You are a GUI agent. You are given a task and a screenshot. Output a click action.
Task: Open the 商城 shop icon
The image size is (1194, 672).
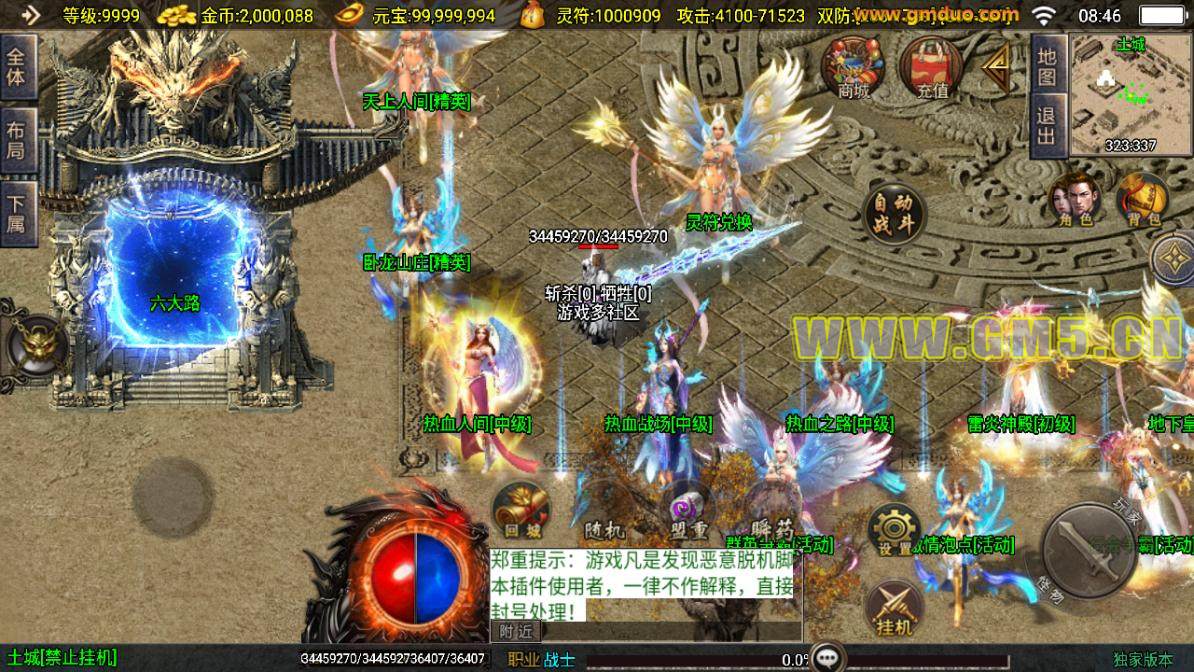click(852, 66)
